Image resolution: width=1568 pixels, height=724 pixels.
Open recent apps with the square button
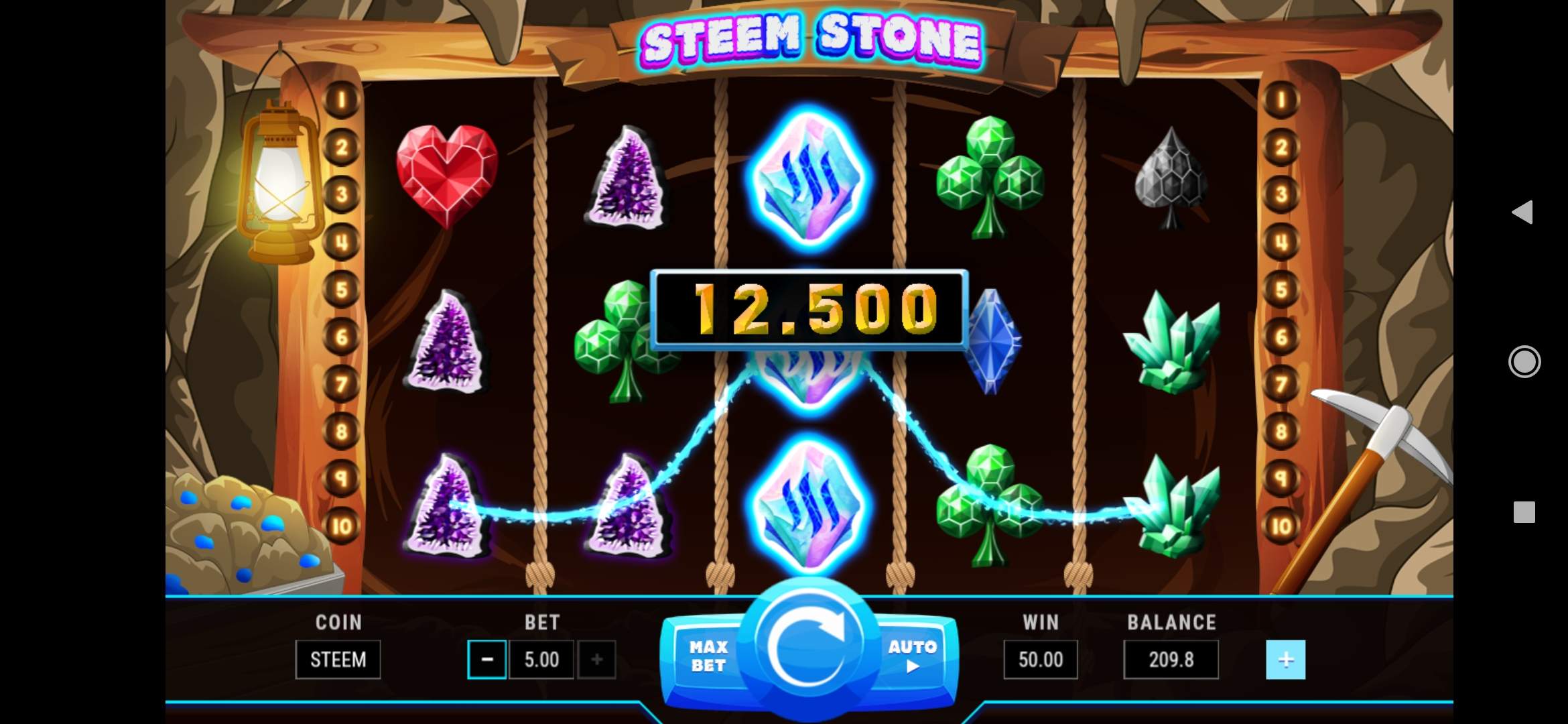(1524, 512)
